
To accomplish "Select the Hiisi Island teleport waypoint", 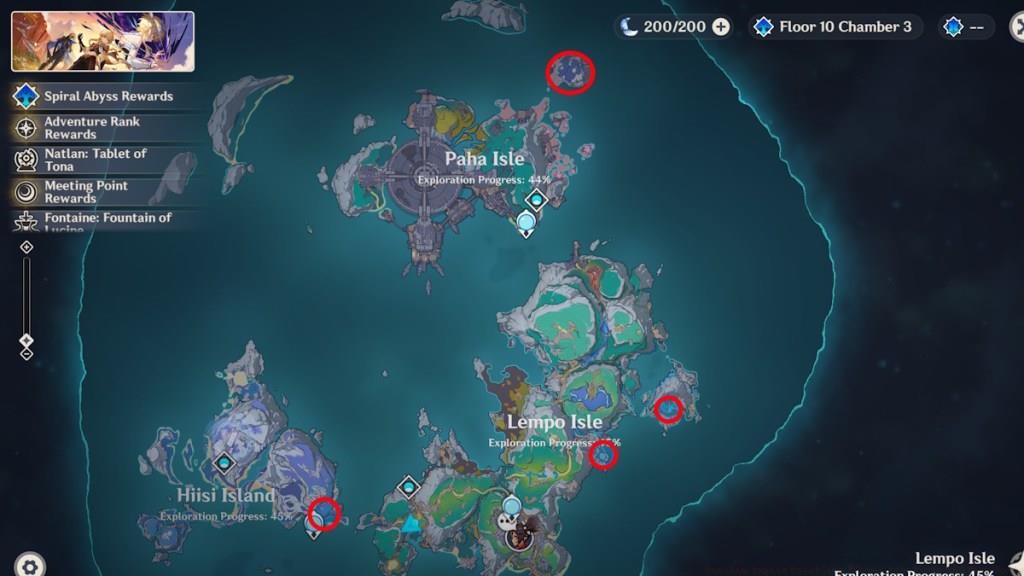I will click(x=224, y=463).
